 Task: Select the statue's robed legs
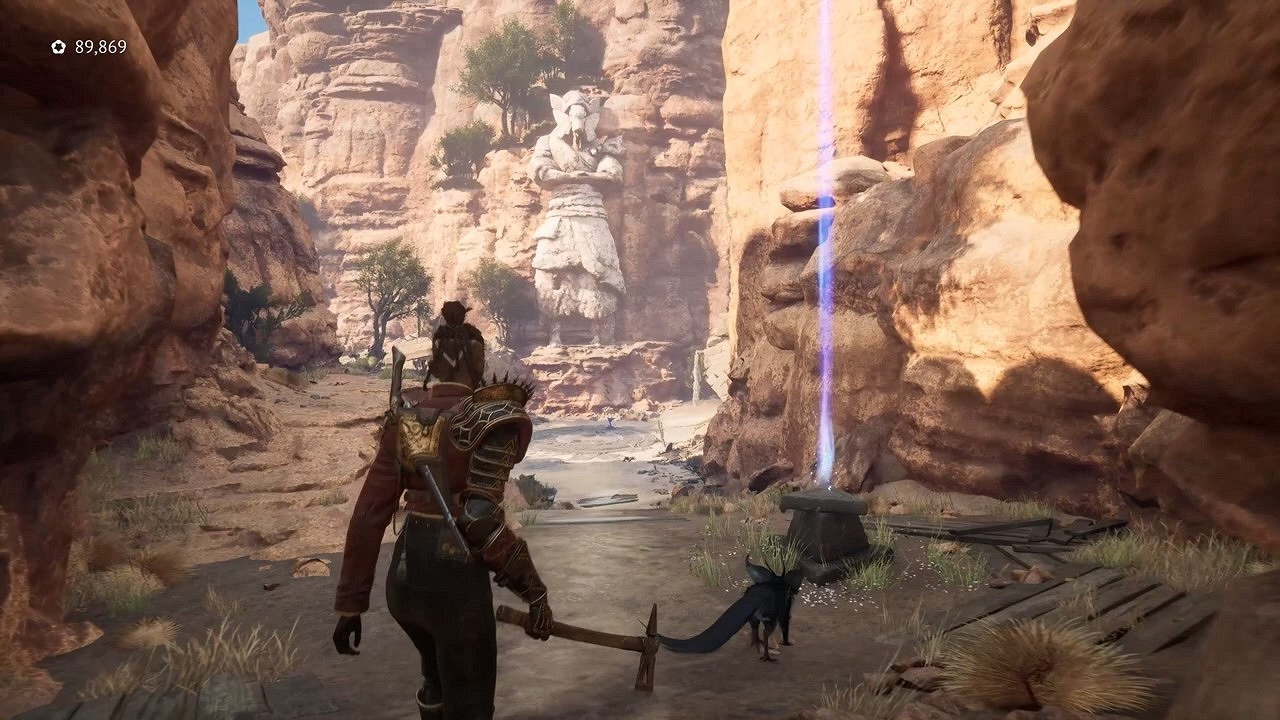coord(575,280)
